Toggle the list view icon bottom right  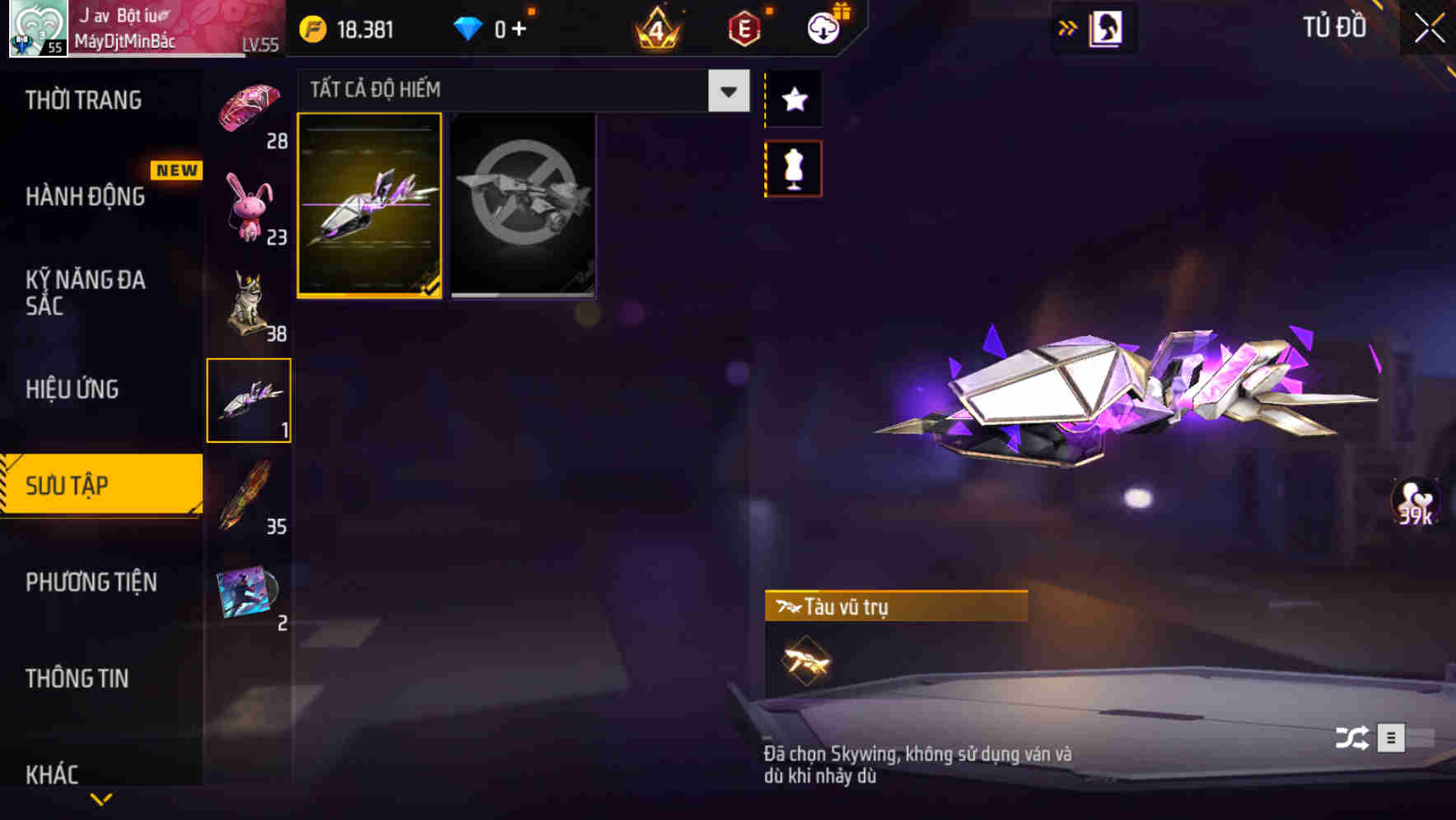click(x=1393, y=738)
